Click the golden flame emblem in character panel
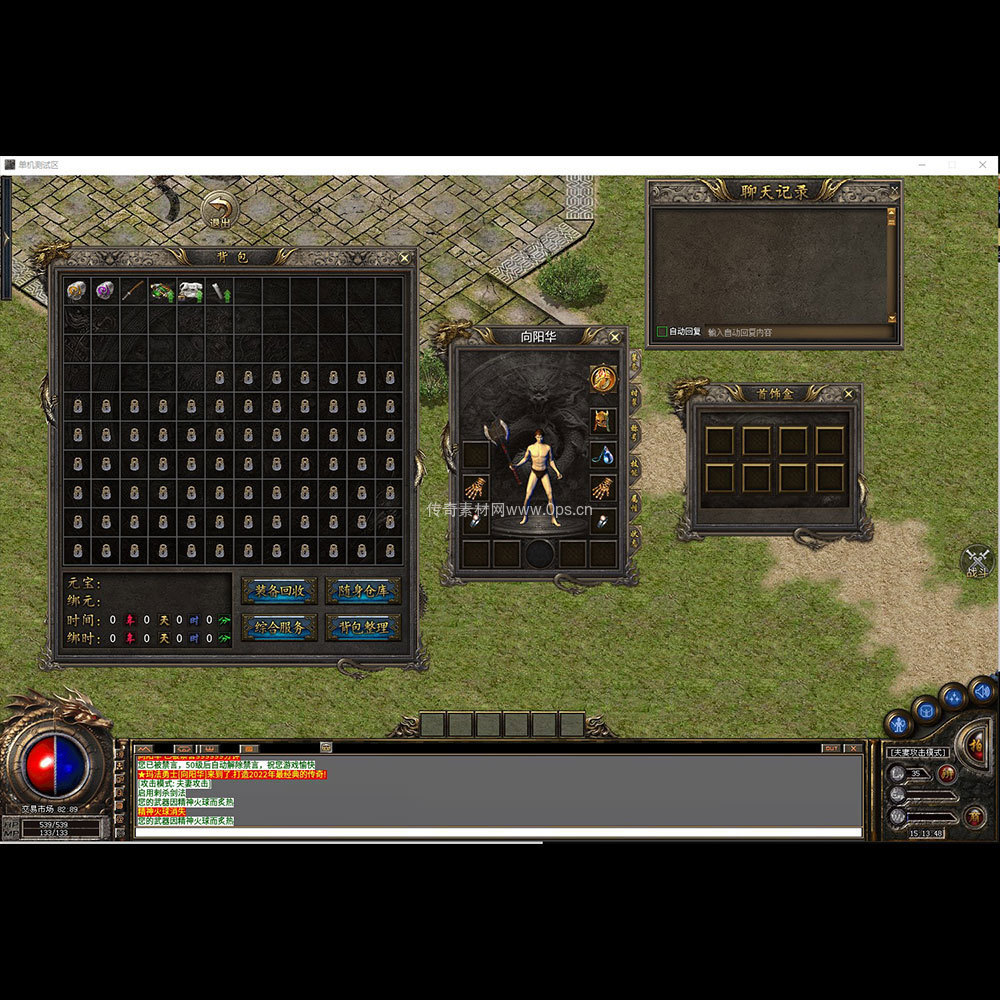Viewport: 1000px width, 1000px height. click(x=602, y=379)
